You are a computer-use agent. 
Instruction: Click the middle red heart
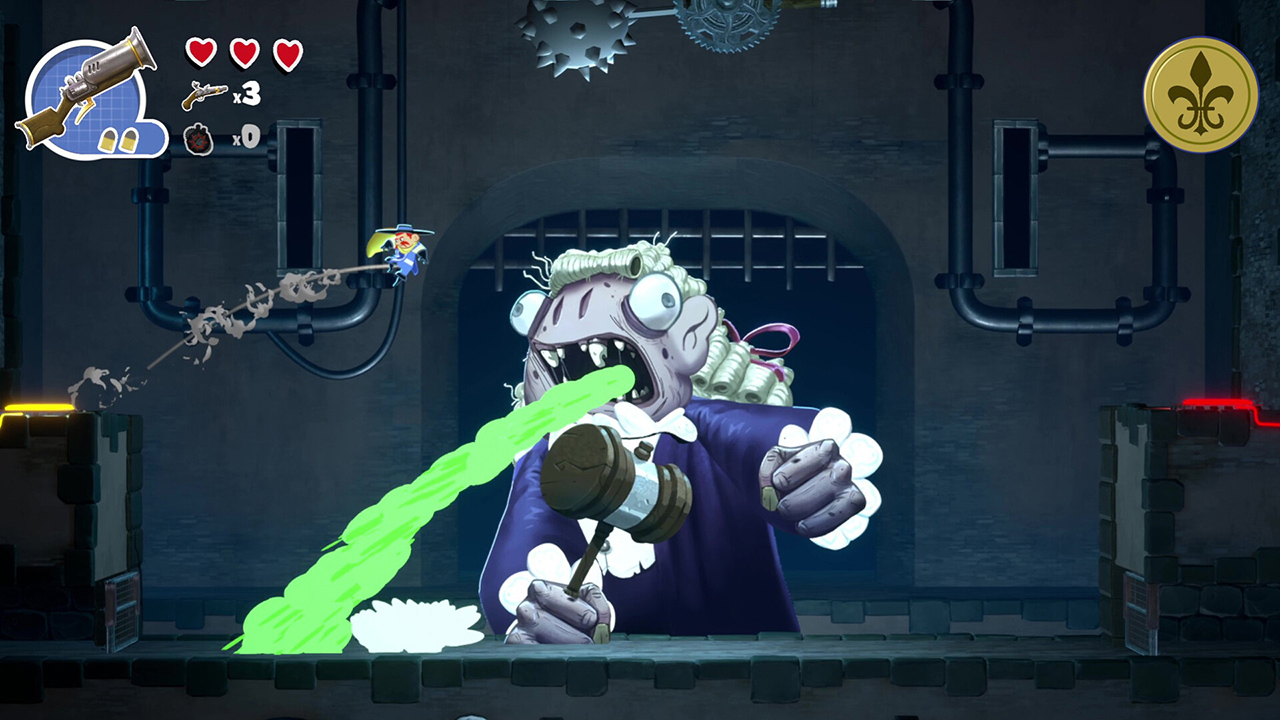pyautogui.click(x=243, y=52)
